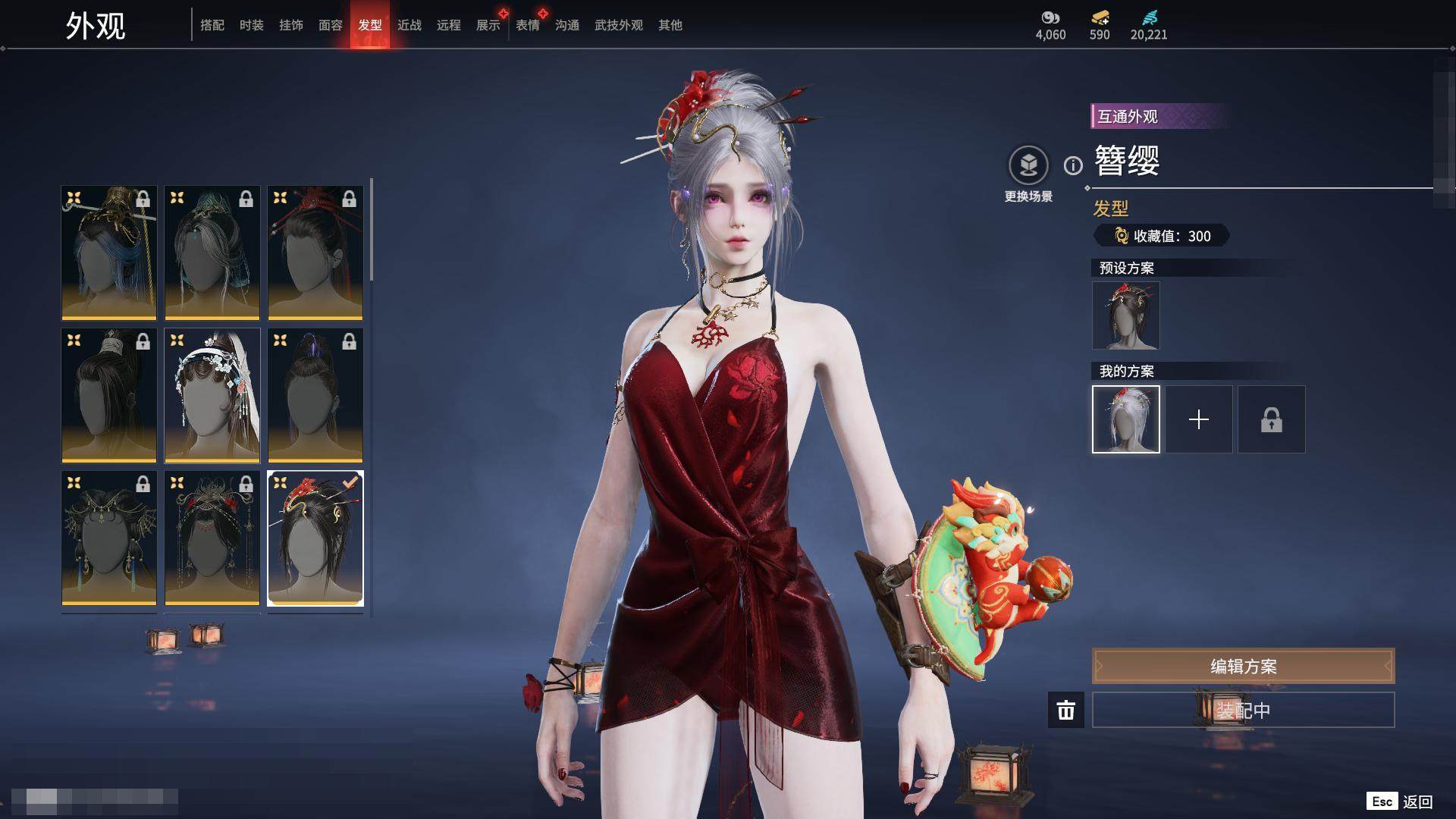1456x819 pixels.
Task: Switch to the 近战 melee tab
Action: tap(409, 25)
